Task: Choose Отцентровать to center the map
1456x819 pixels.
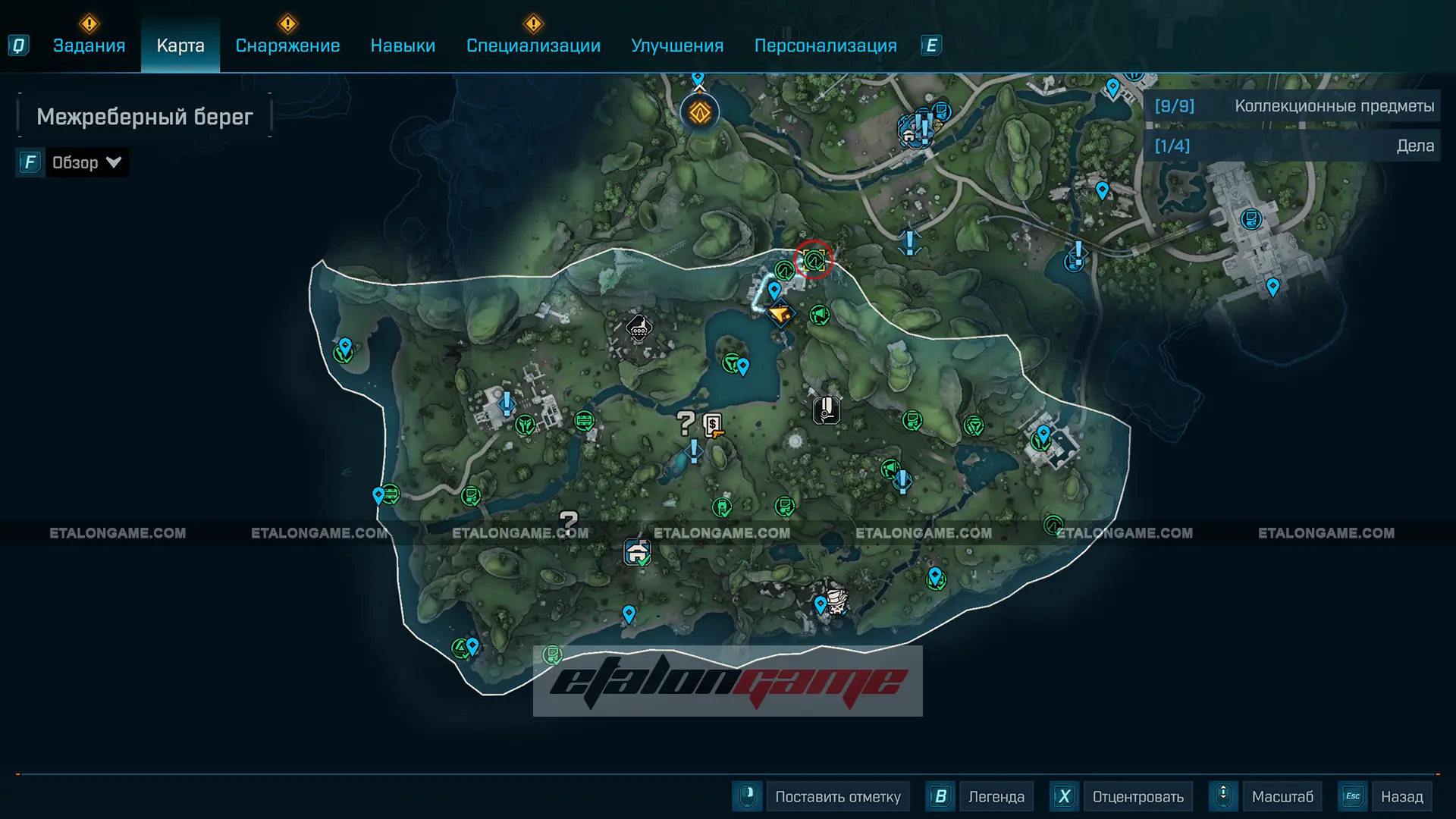Action: tap(1137, 796)
